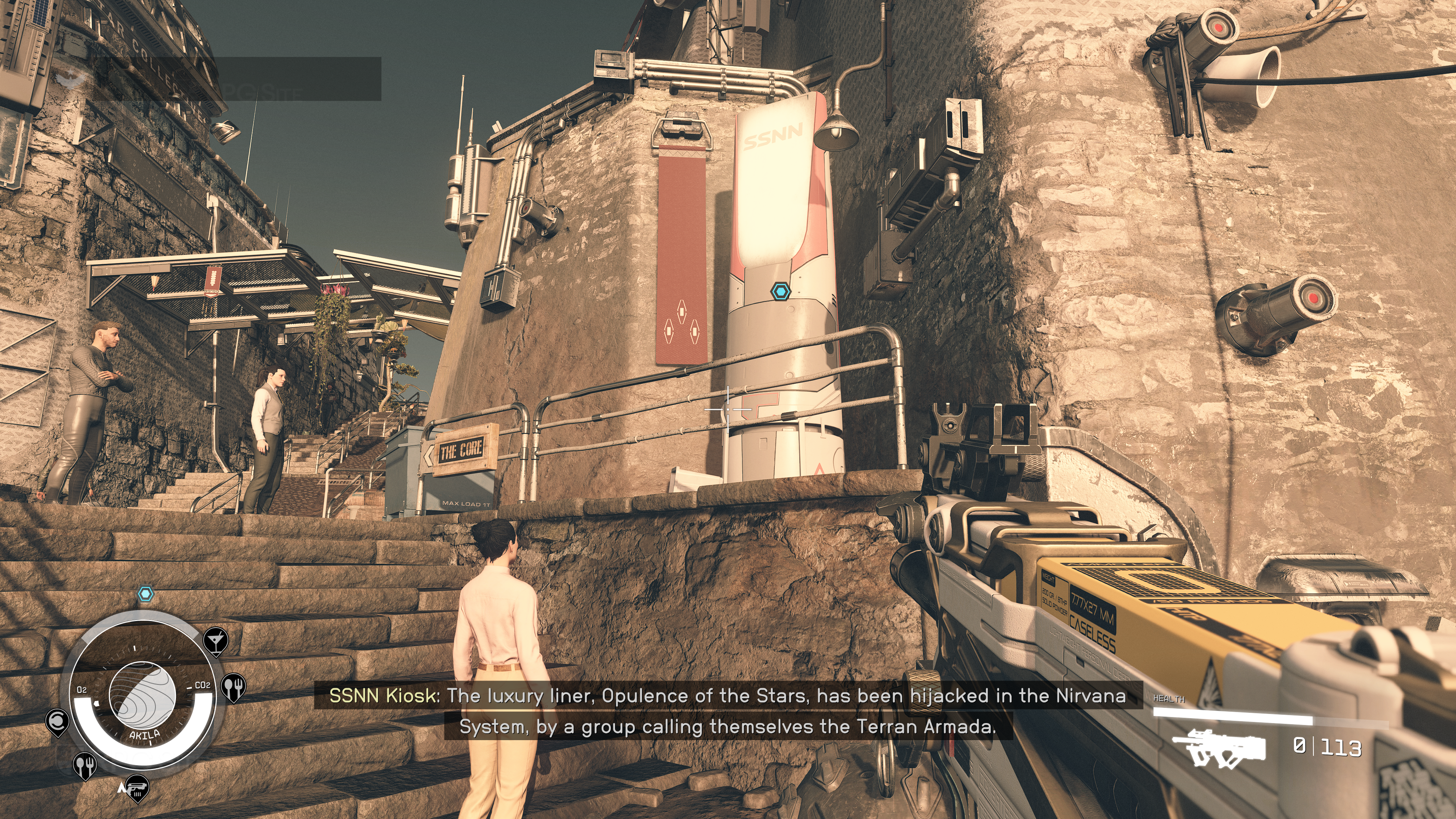Screen dimensions: 1456x819
Task: Click the blue hexagon marker above the compass
Action: (x=146, y=594)
